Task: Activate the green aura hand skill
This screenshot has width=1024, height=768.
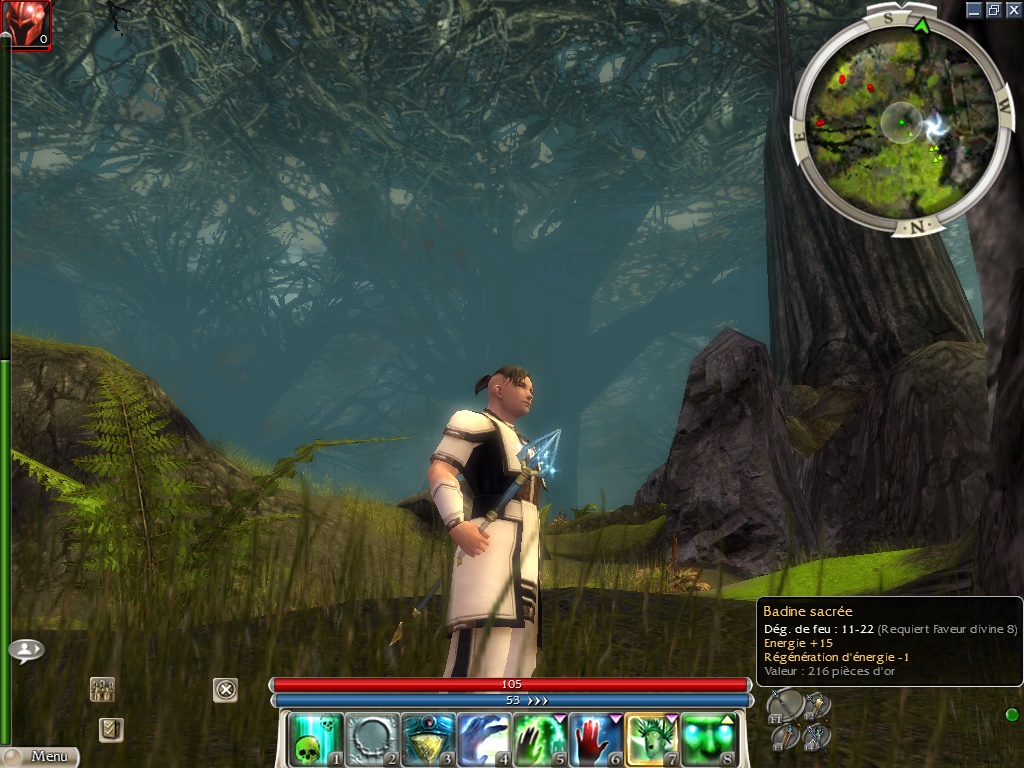Action: pos(539,739)
